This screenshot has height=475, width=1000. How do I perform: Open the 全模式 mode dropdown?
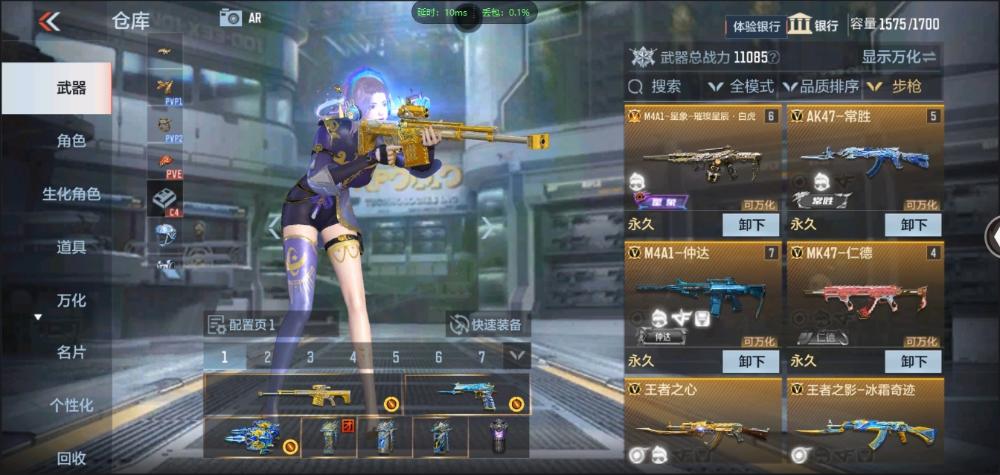[x=740, y=86]
